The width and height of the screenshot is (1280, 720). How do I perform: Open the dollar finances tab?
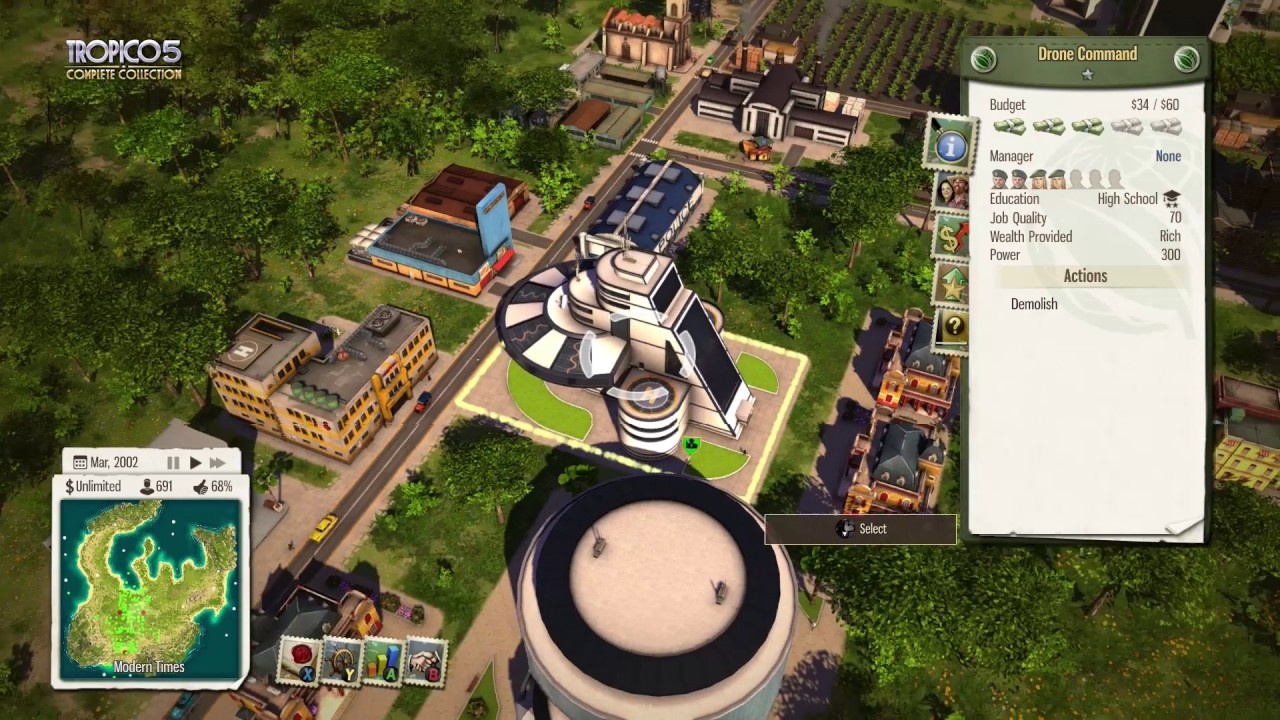click(x=951, y=239)
